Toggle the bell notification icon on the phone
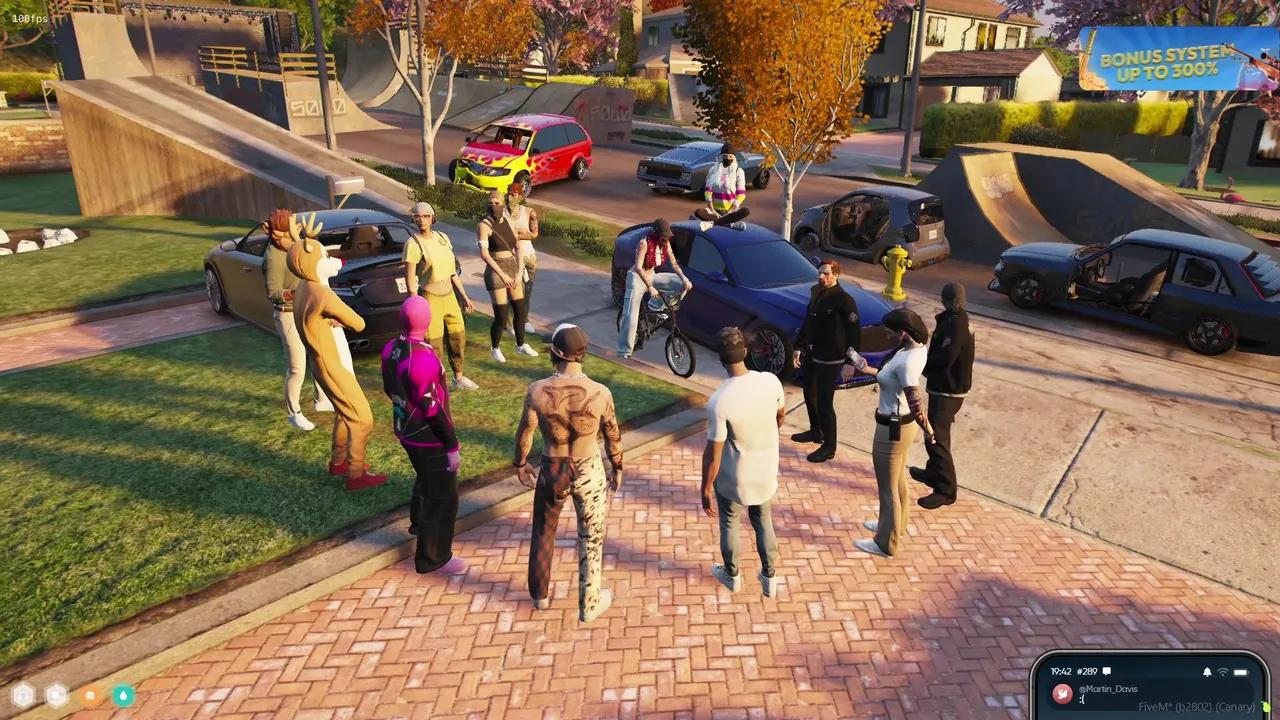 [x=1207, y=672]
